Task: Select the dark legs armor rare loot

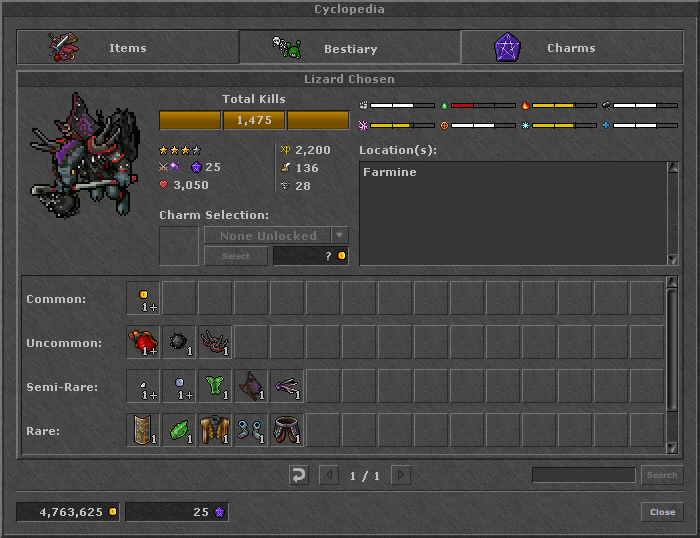Action: click(x=287, y=430)
